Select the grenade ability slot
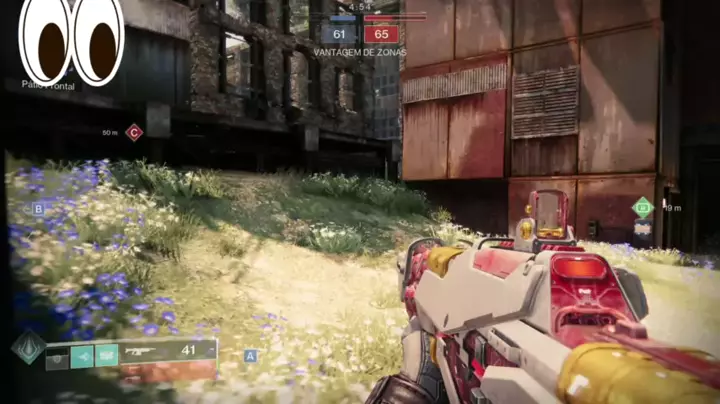The height and width of the screenshot is (404, 720). click(x=58, y=355)
